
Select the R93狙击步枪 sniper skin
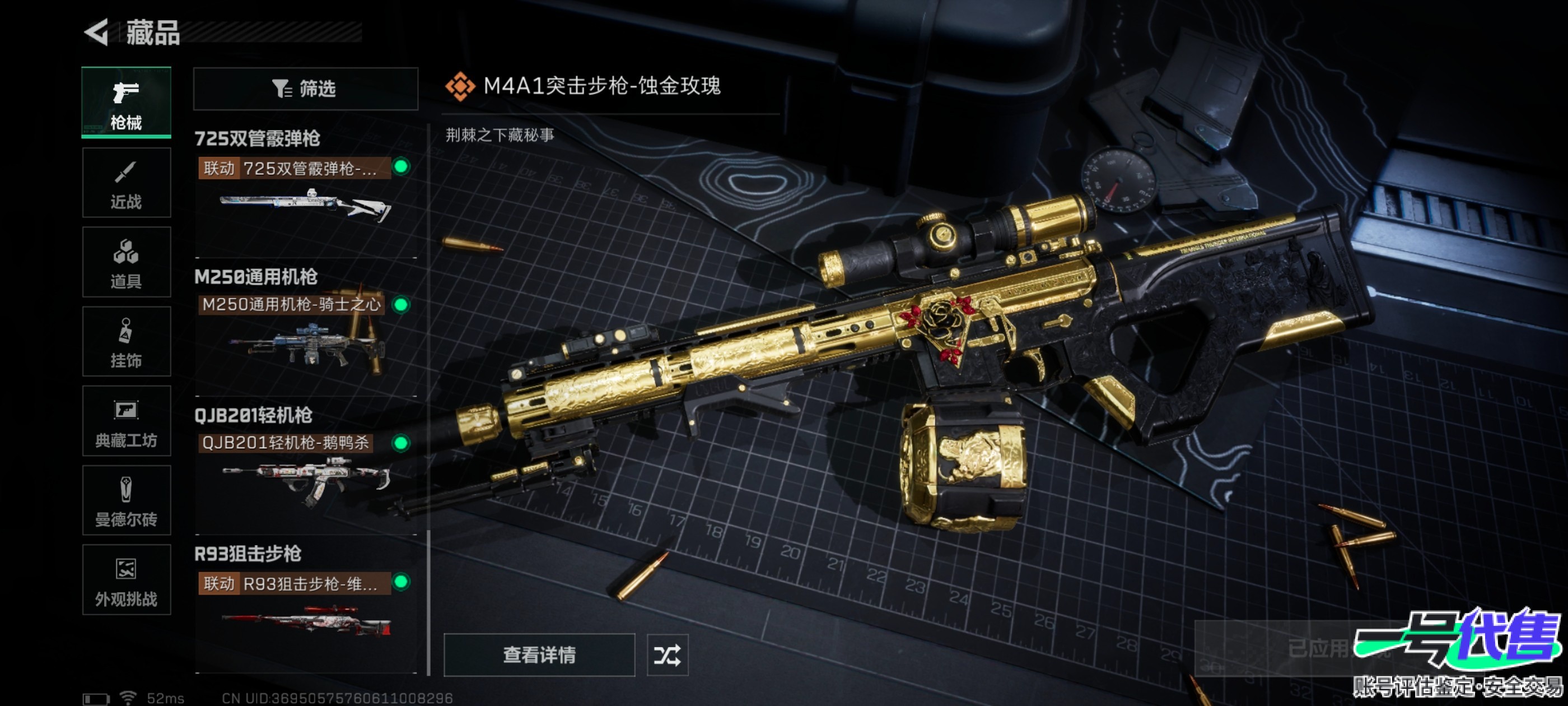(304, 609)
